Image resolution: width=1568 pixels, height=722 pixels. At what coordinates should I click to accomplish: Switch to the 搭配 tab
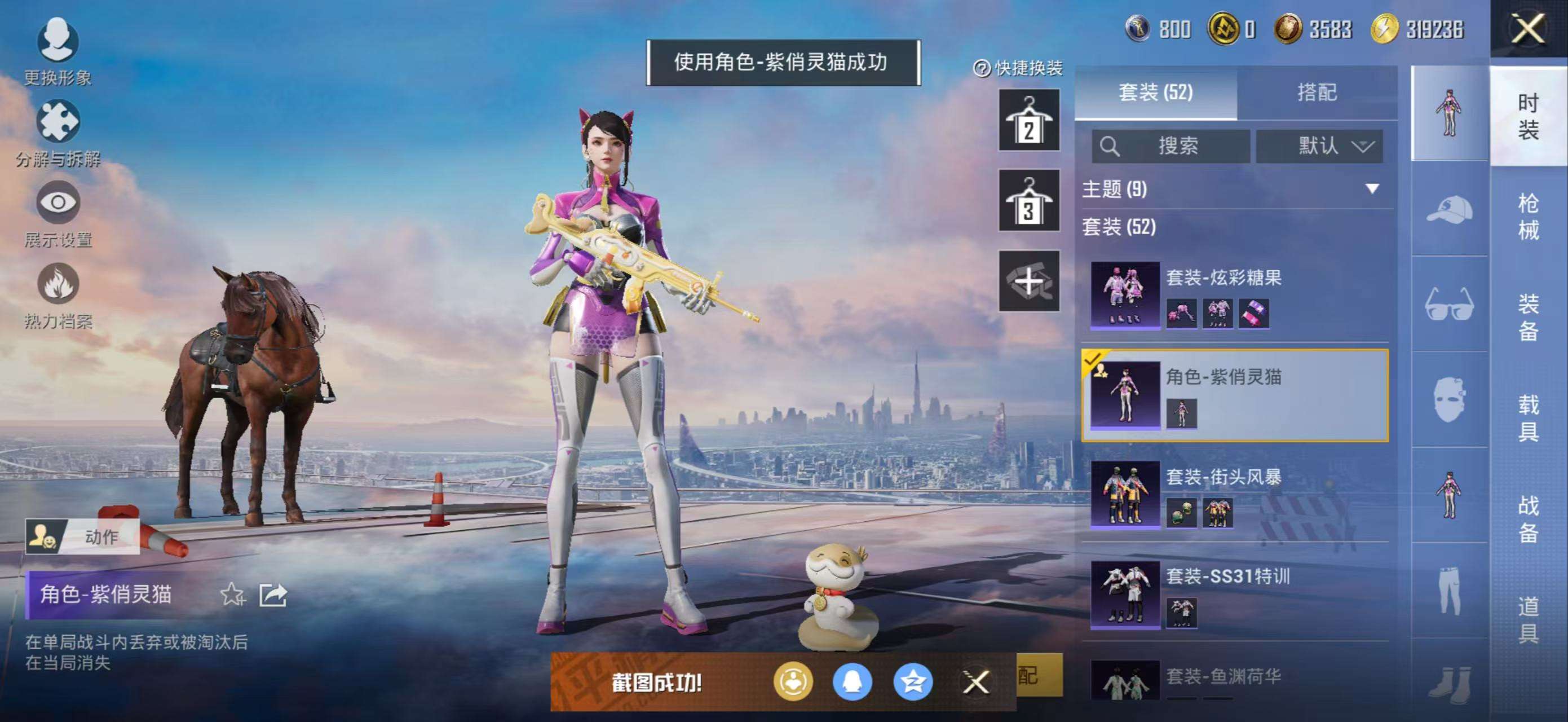(1317, 93)
